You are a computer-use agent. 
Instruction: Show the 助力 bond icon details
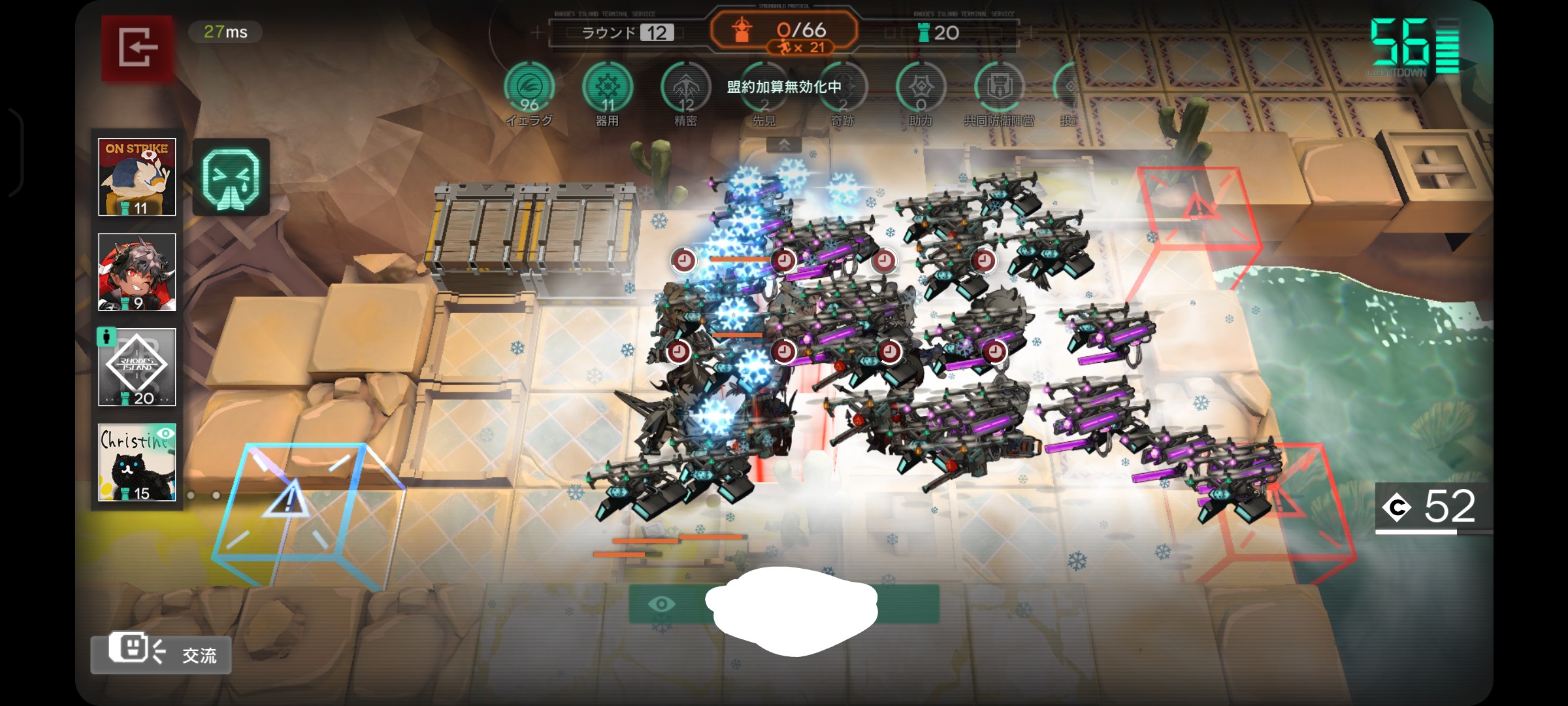921,88
